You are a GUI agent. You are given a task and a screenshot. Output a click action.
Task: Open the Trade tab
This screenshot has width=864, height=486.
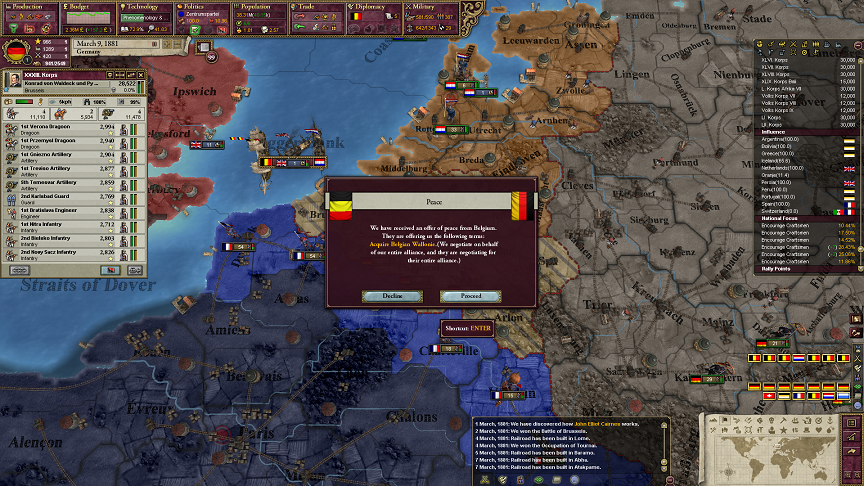(318, 5)
